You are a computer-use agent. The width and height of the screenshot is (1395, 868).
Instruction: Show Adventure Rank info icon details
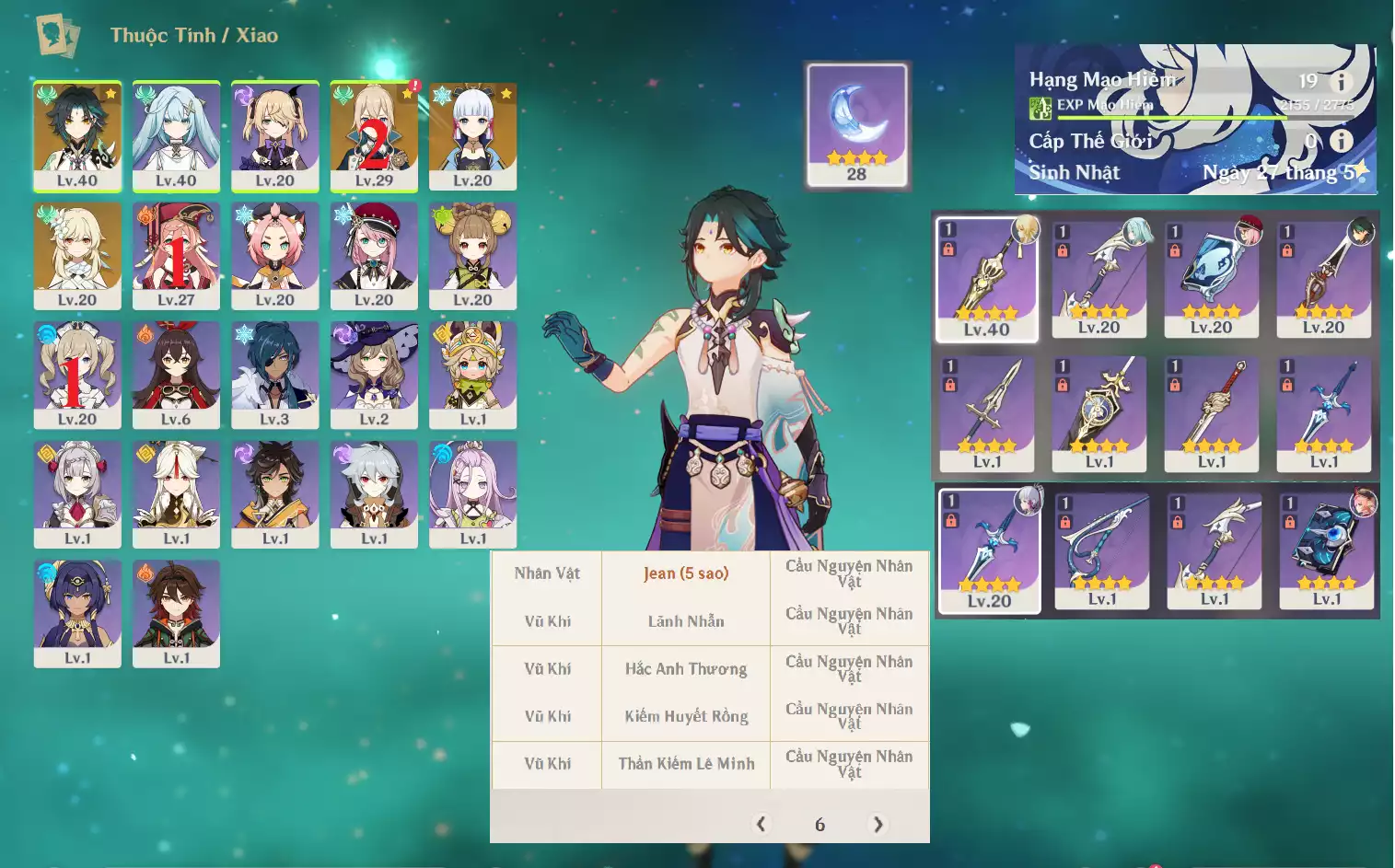pyautogui.click(x=1341, y=81)
